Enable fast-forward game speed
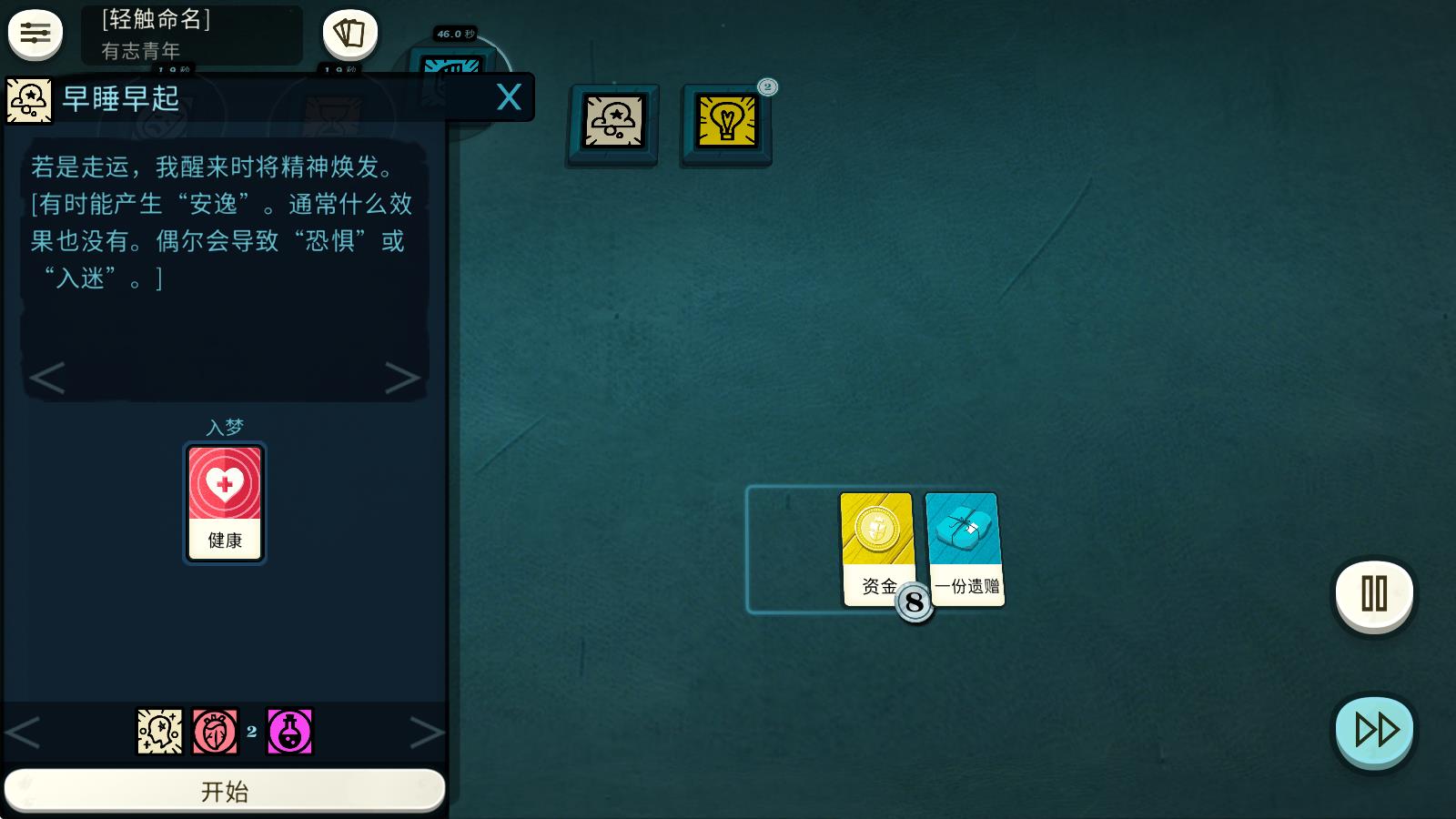The image size is (1456, 819). click(x=1374, y=728)
